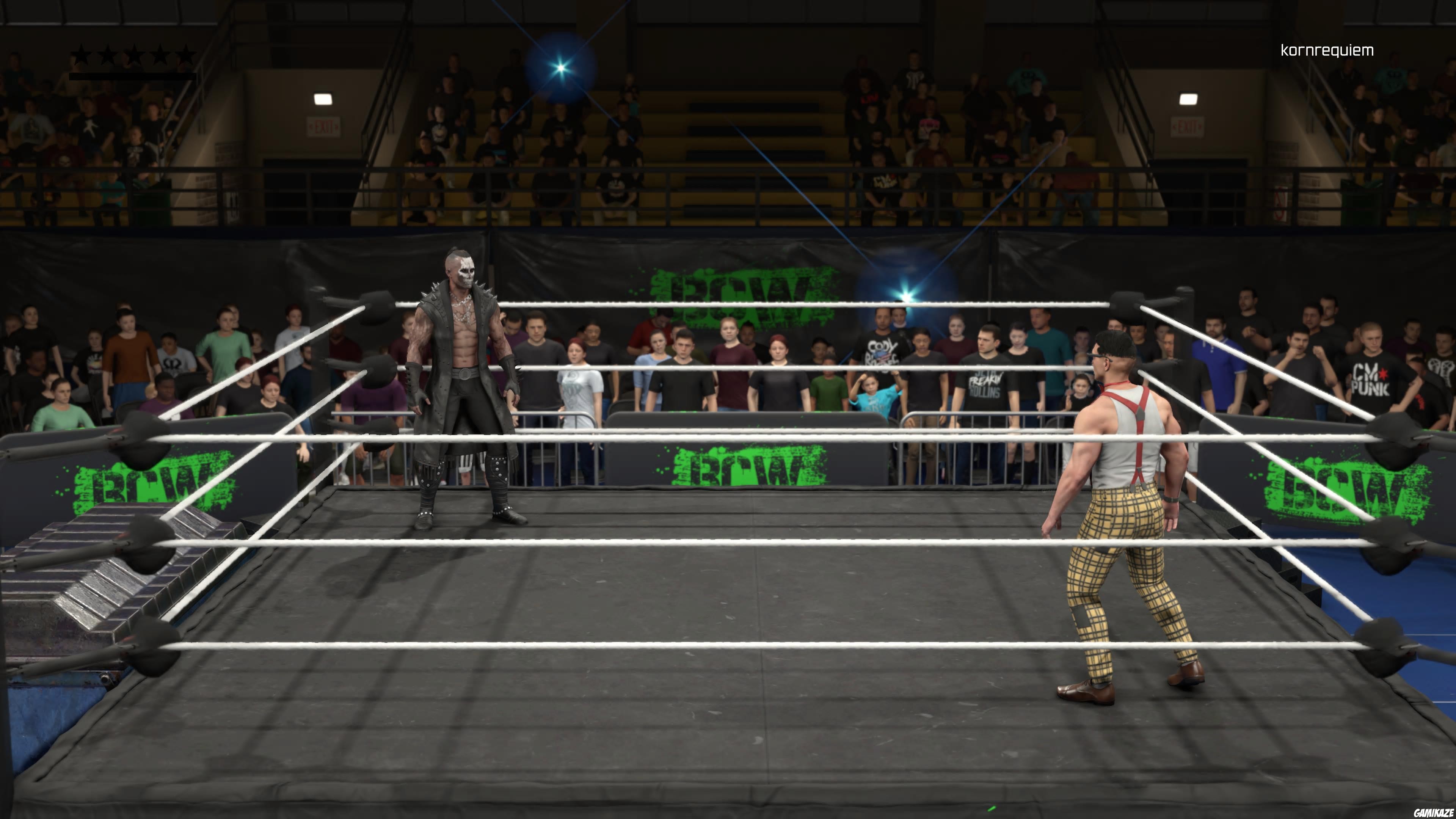The height and width of the screenshot is (819, 1456).
Task: Click the fourth star rating icon
Action: tap(160, 55)
